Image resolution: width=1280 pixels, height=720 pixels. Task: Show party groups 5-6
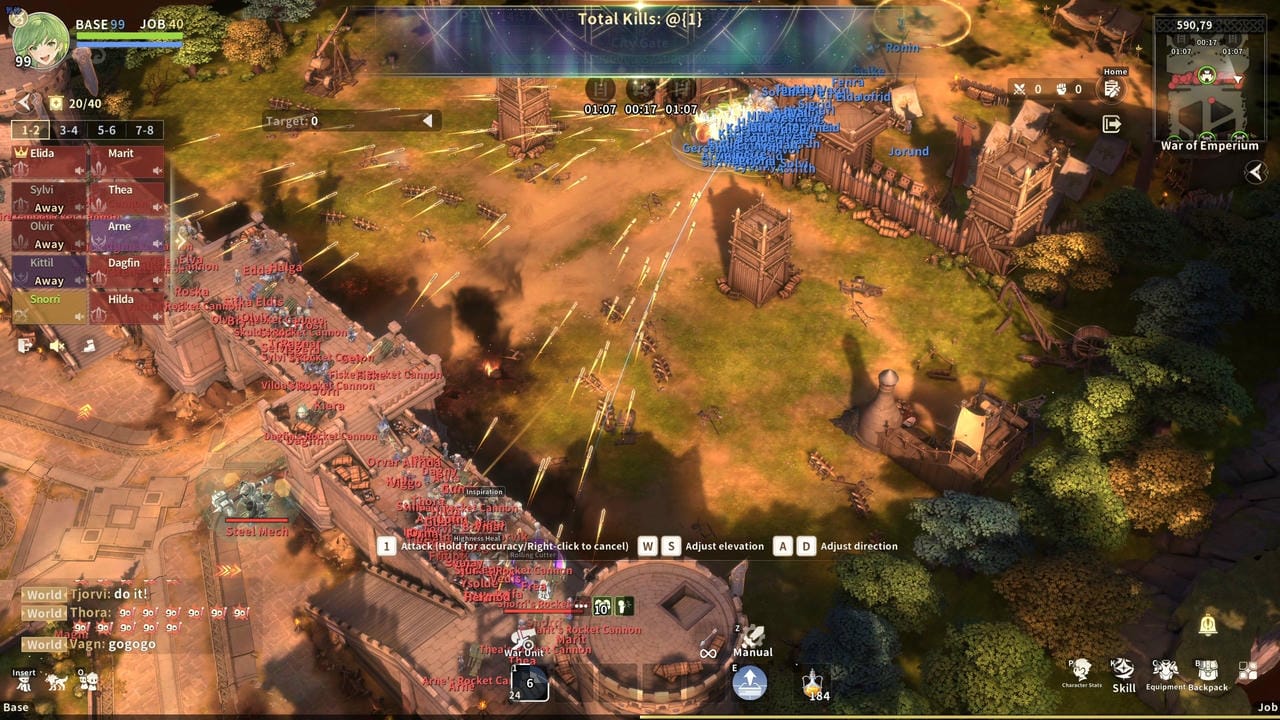point(107,130)
